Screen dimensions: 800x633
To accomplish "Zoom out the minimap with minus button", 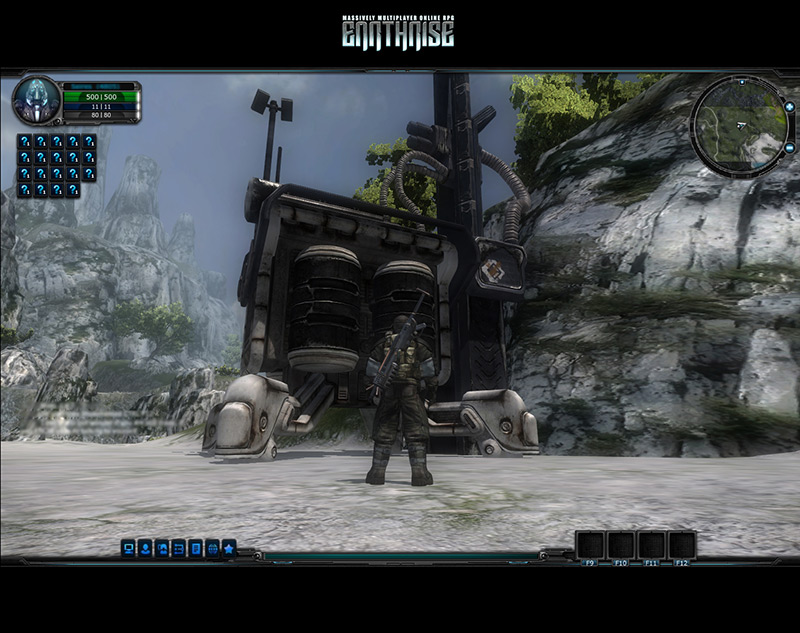I will [788, 148].
